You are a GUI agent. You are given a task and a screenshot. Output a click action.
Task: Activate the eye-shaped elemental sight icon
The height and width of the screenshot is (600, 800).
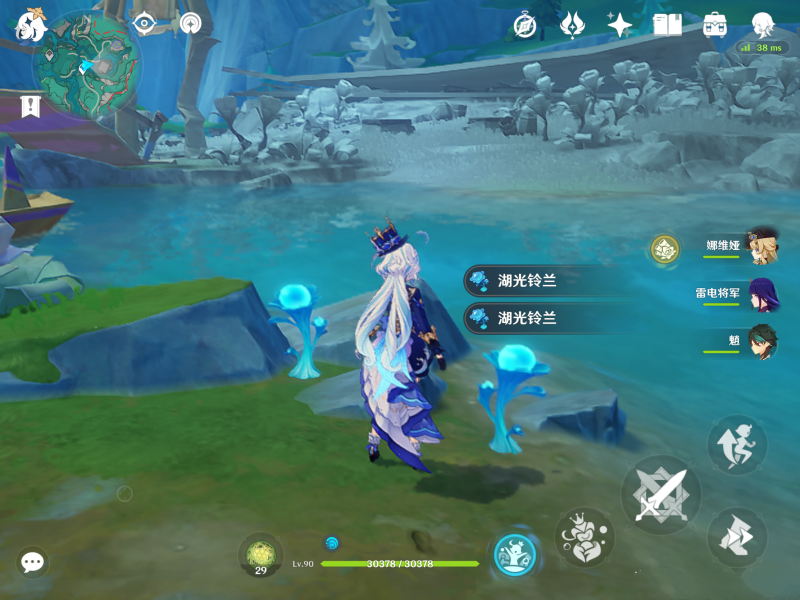pyautogui.click(x=144, y=23)
